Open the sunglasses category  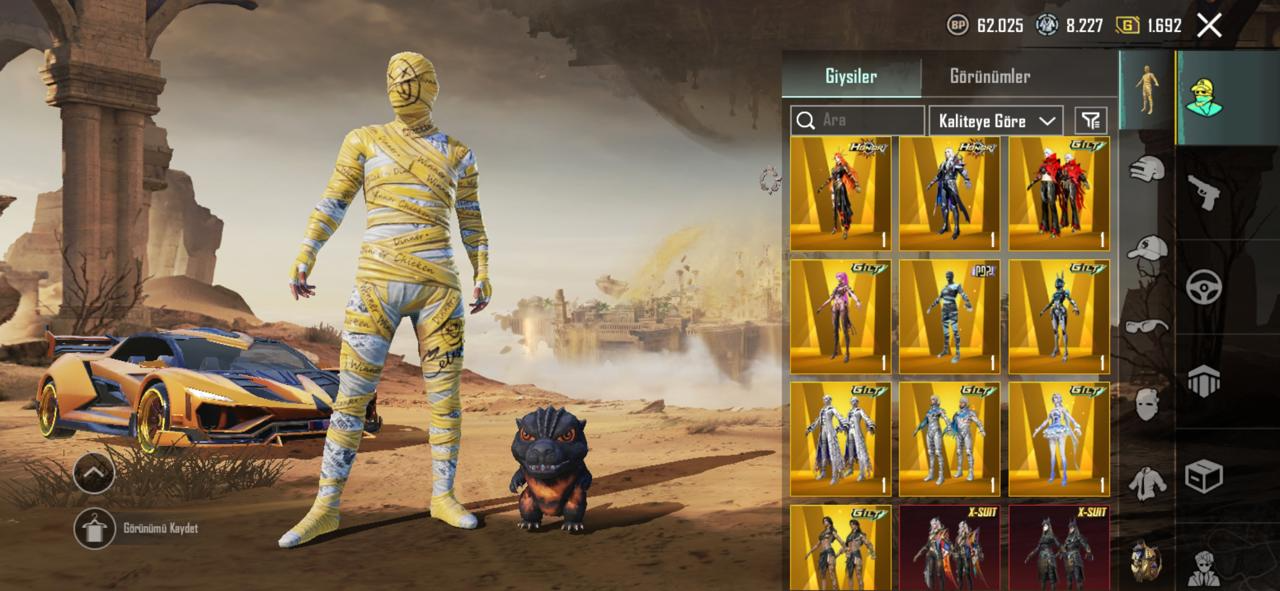coord(1147,325)
